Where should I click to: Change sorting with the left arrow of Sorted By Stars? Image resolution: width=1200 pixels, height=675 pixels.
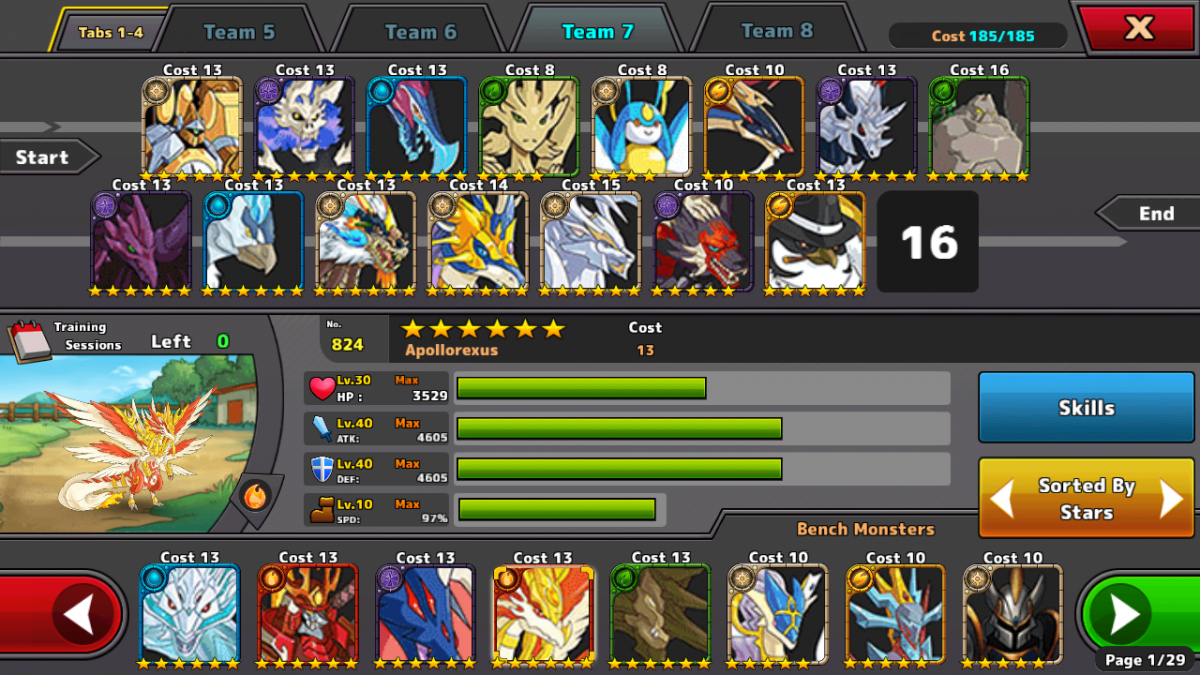tap(1002, 498)
